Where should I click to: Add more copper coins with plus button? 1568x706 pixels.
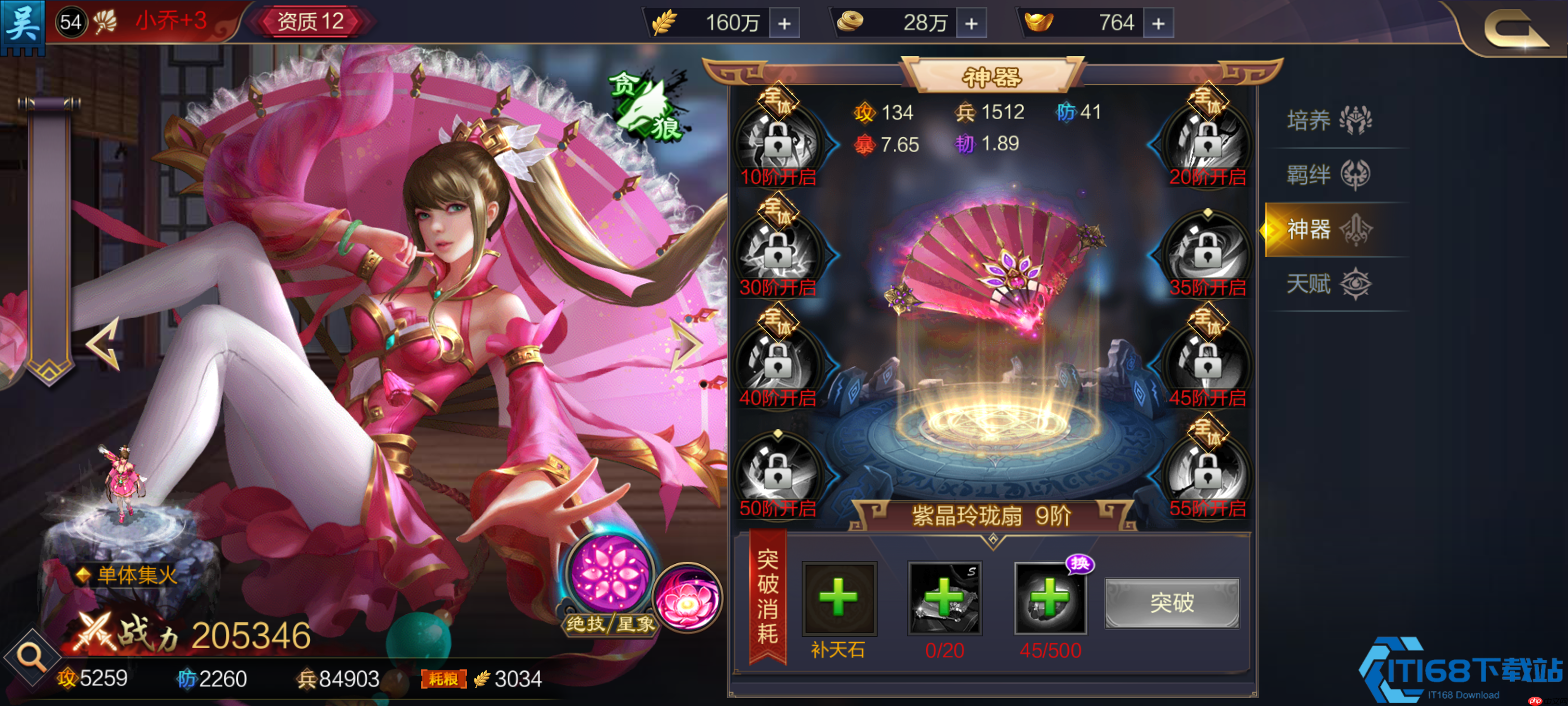coord(972,24)
